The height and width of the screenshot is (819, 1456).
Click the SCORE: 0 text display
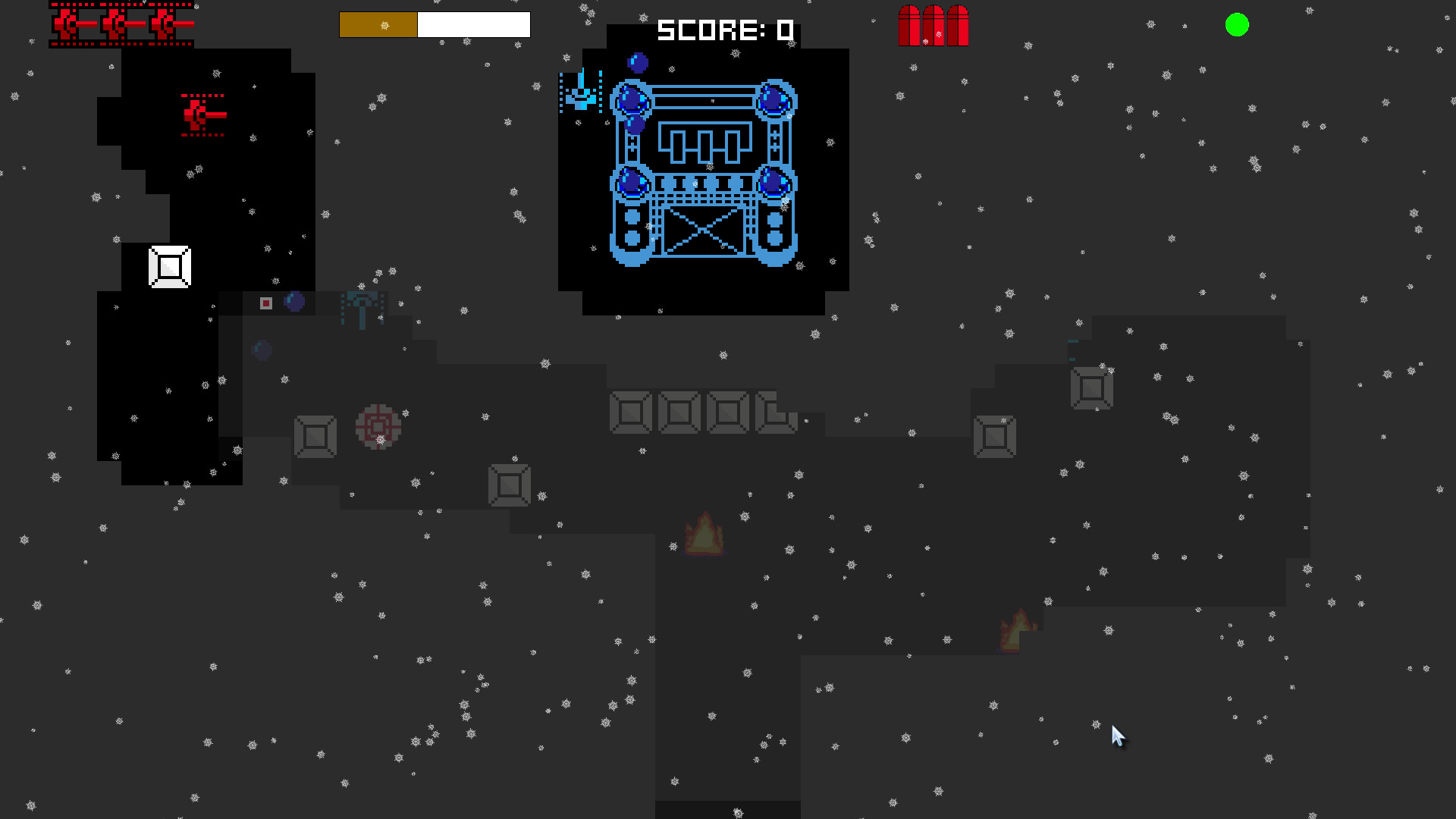click(x=724, y=30)
